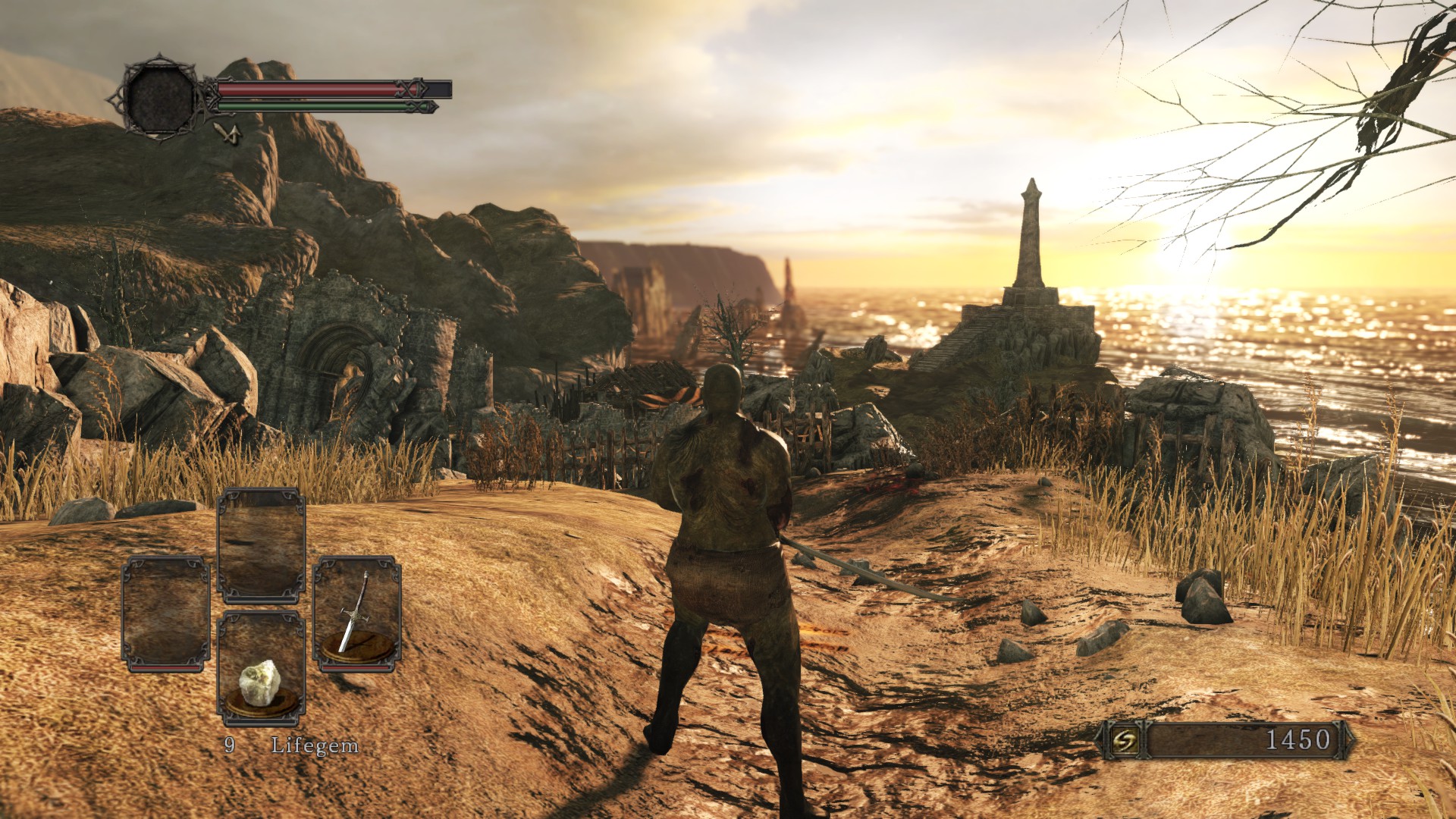The width and height of the screenshot is (1456, 819).
Task: Select the equipped sword weapon slot
Action: point(356,614)
